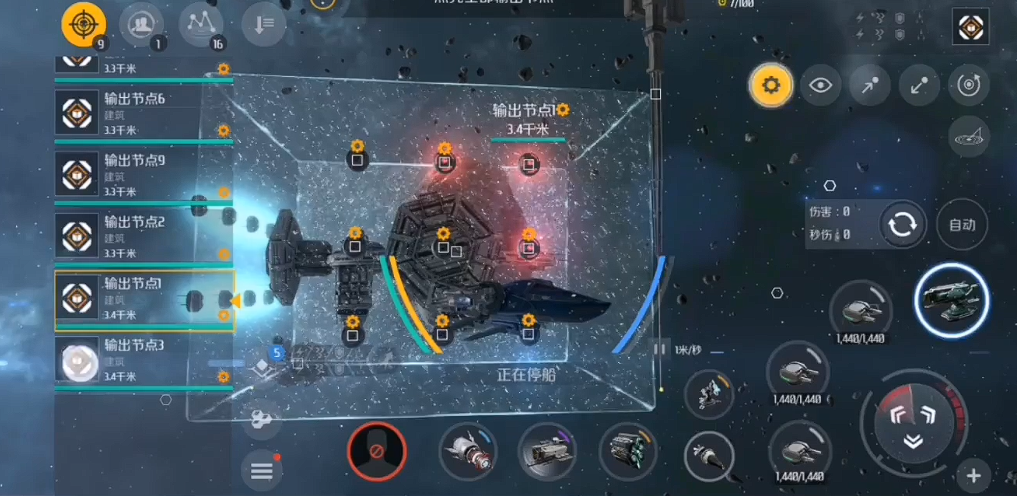Tap the plus button in the corner

tap(973, 475)
